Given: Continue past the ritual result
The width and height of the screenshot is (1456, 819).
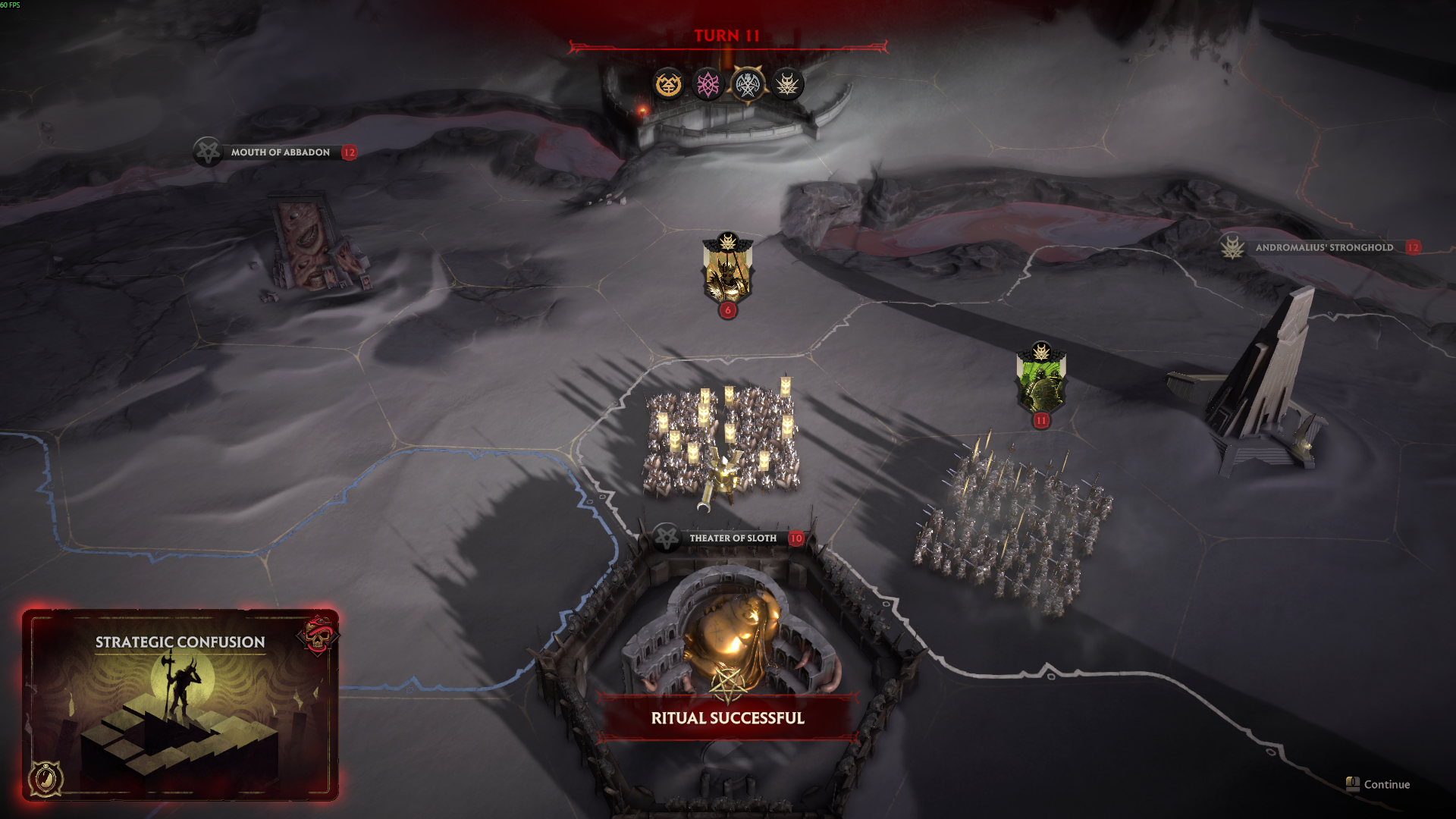Looking at the screenshot, I should point(1379,784).
